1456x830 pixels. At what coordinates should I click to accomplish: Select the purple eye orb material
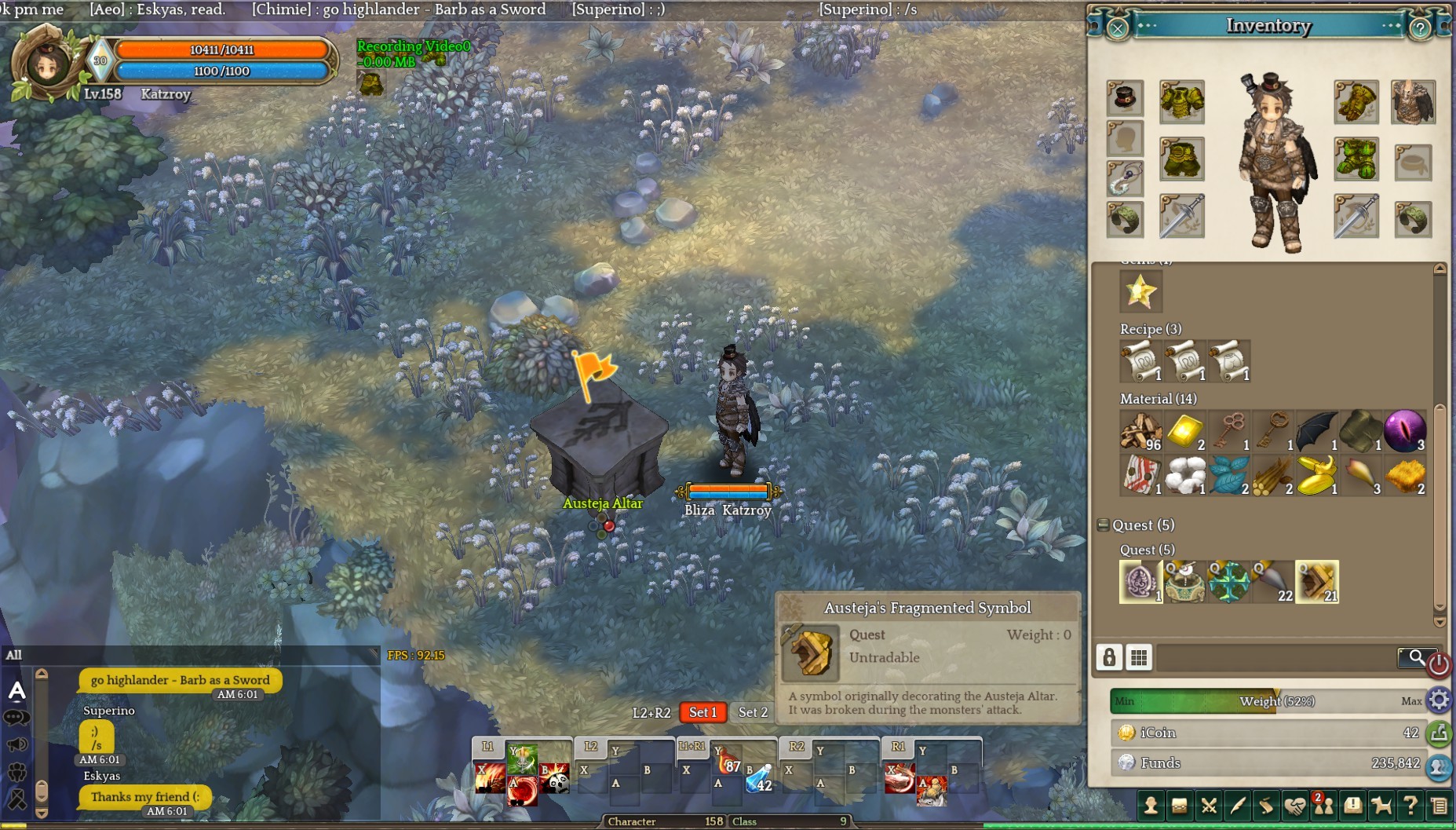1404,431
